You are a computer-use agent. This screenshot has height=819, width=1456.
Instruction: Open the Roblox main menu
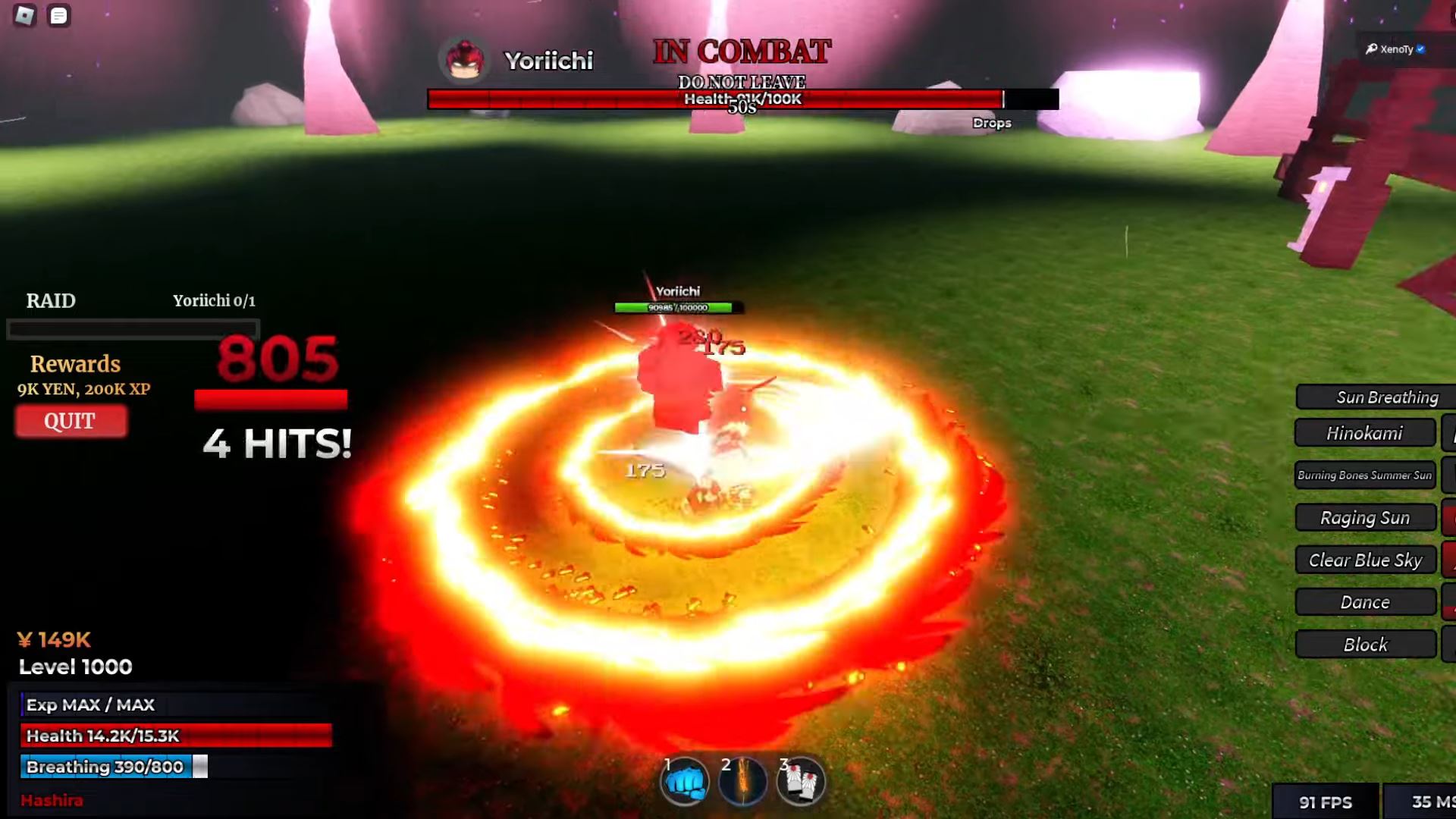[24, 15]
